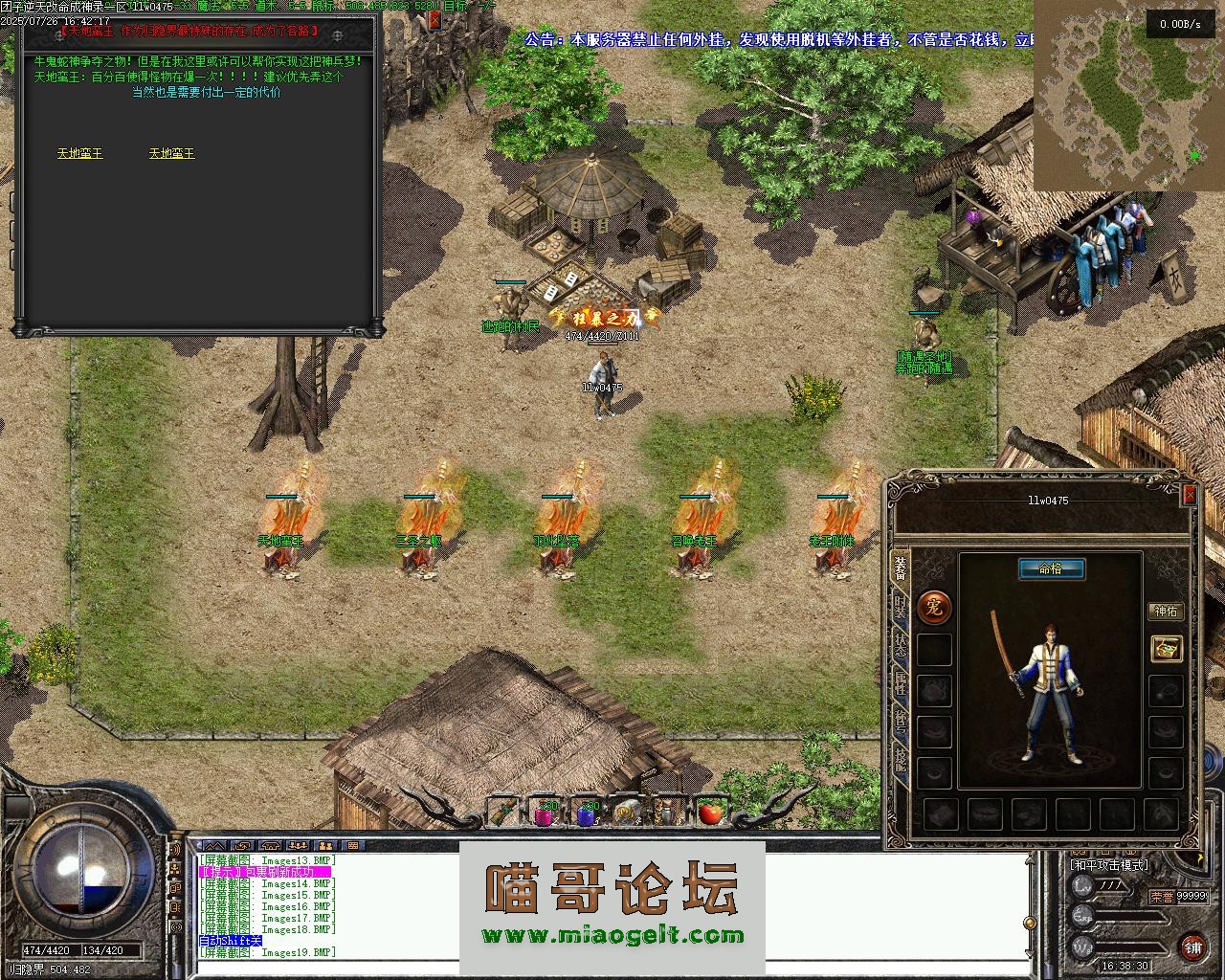This screenshot has width=1225, height=980.
Task: Close the 天地蛮王 NPC dialogue window
Action: coord(434,21)
